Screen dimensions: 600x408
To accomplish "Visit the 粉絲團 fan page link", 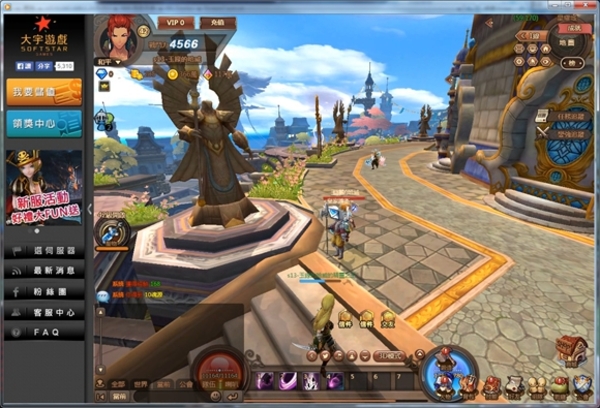I will click(x=44, y=292).
